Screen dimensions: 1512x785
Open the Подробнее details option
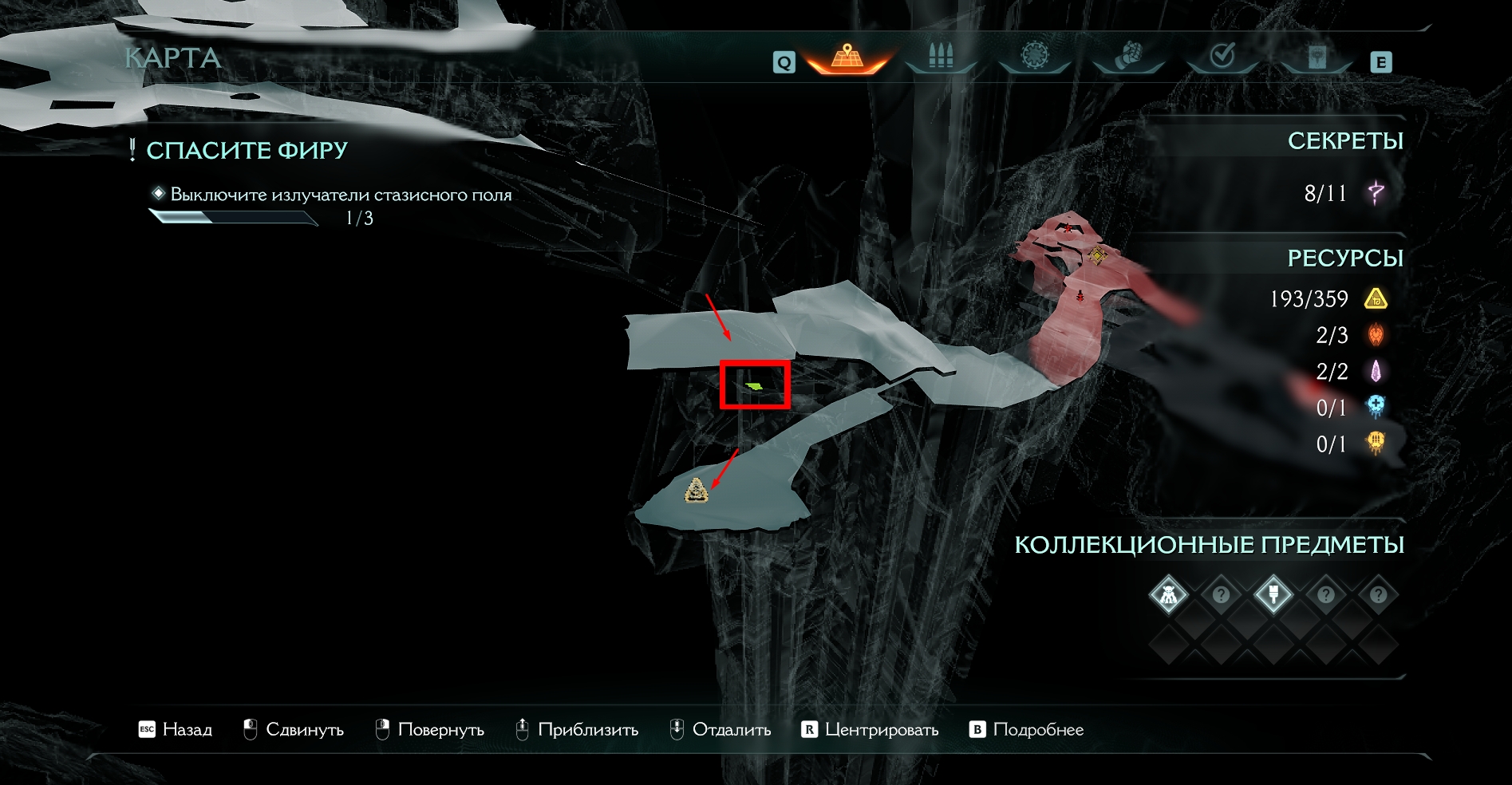point(1027,729)
